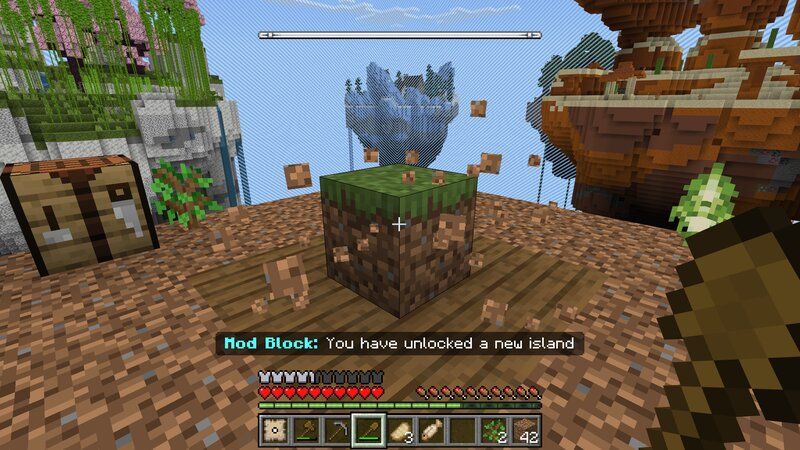Choose the block stack of 42
This screenshot has height=450, width=800.
tap(526, 431)
